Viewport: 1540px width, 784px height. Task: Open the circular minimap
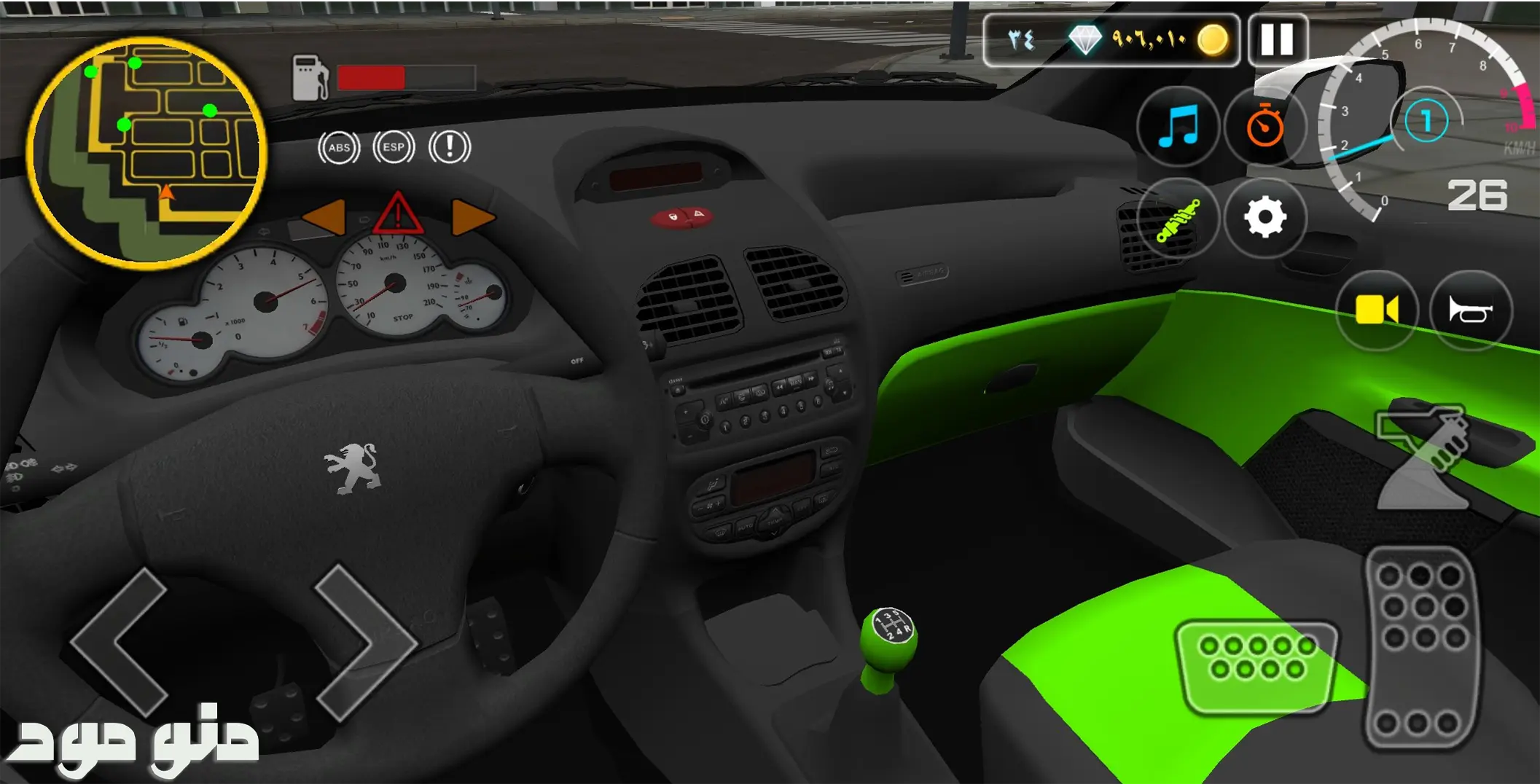(x=146, y=153)
